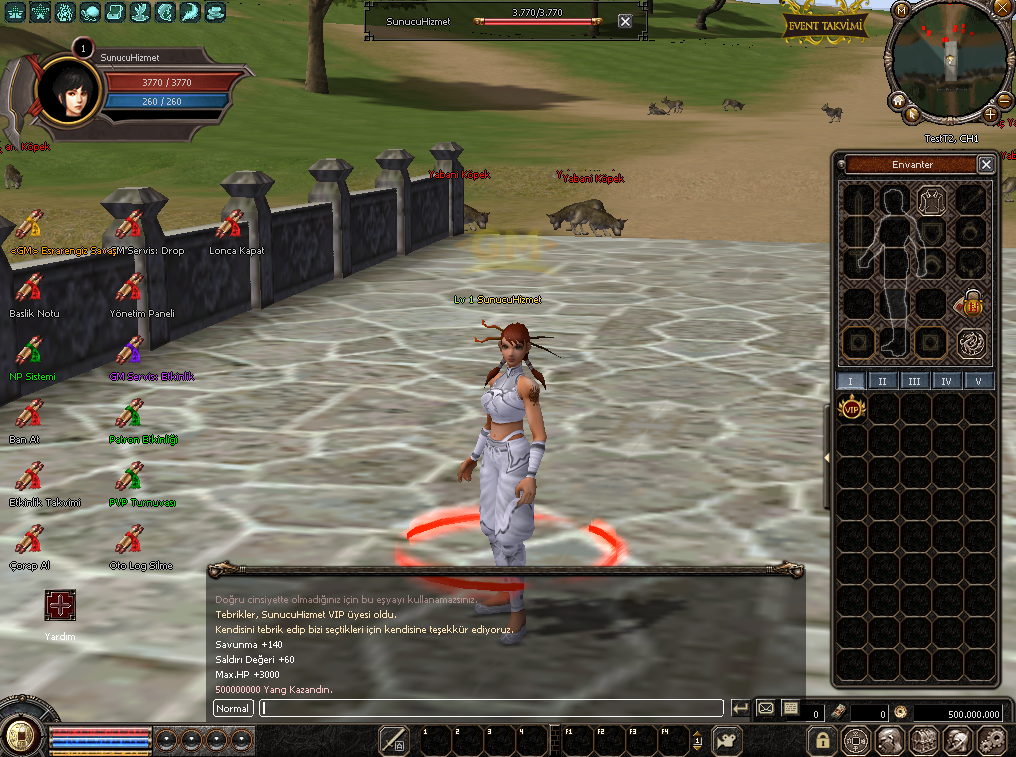Use the Ban At scroll
Screen dimensions: 1016x757
click(30, 414)
